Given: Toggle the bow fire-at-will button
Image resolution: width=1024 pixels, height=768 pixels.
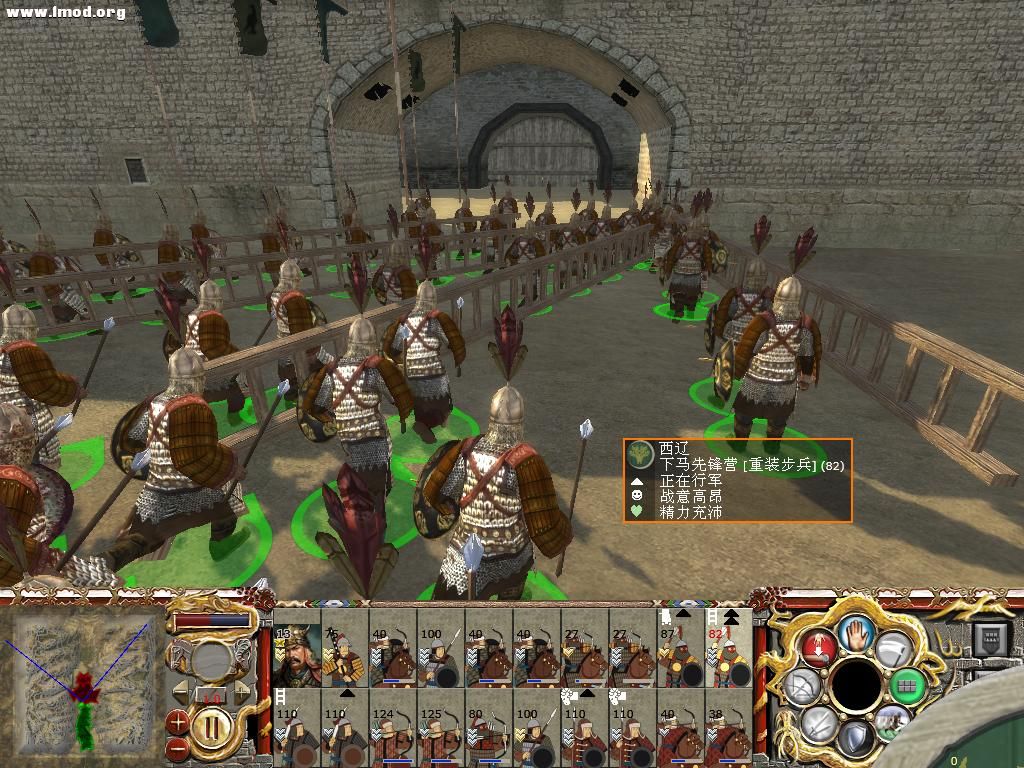Looking at the screenshot, I should [x=802, y=686].
